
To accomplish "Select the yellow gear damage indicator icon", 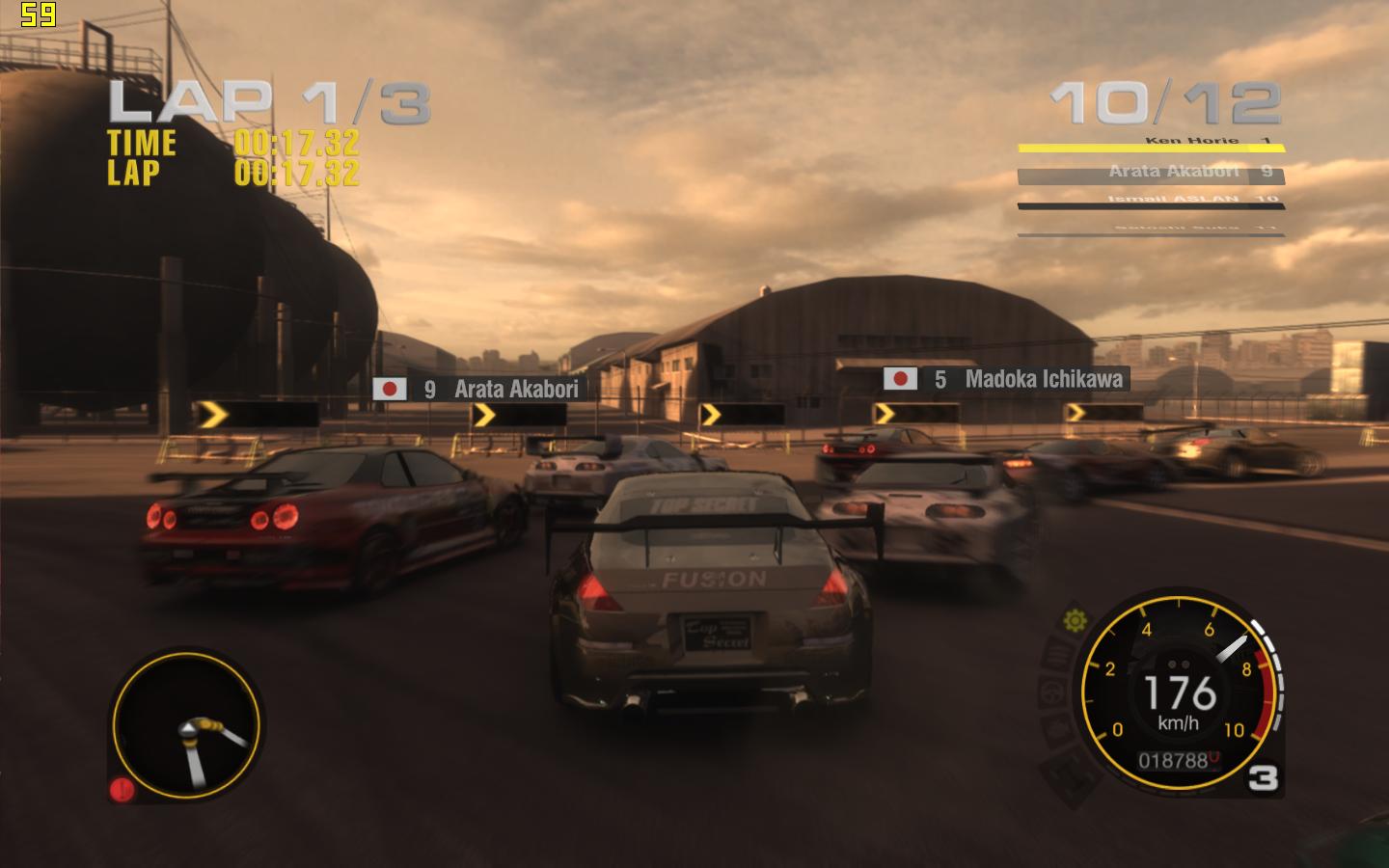I will tap(1075, 620).
